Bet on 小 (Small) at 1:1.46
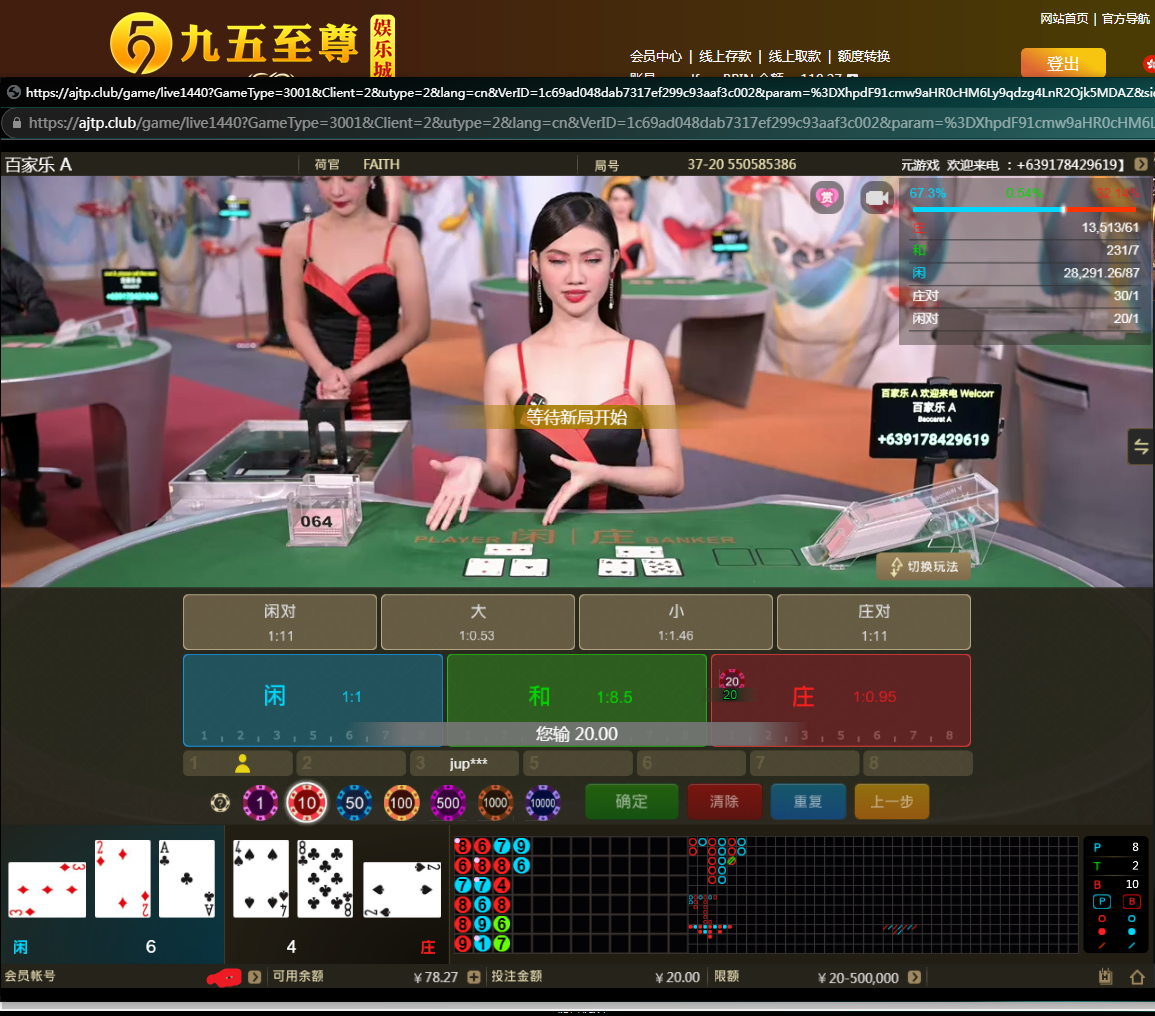This screenshot has height=1016, width=1155. click(x=676, y=622)
